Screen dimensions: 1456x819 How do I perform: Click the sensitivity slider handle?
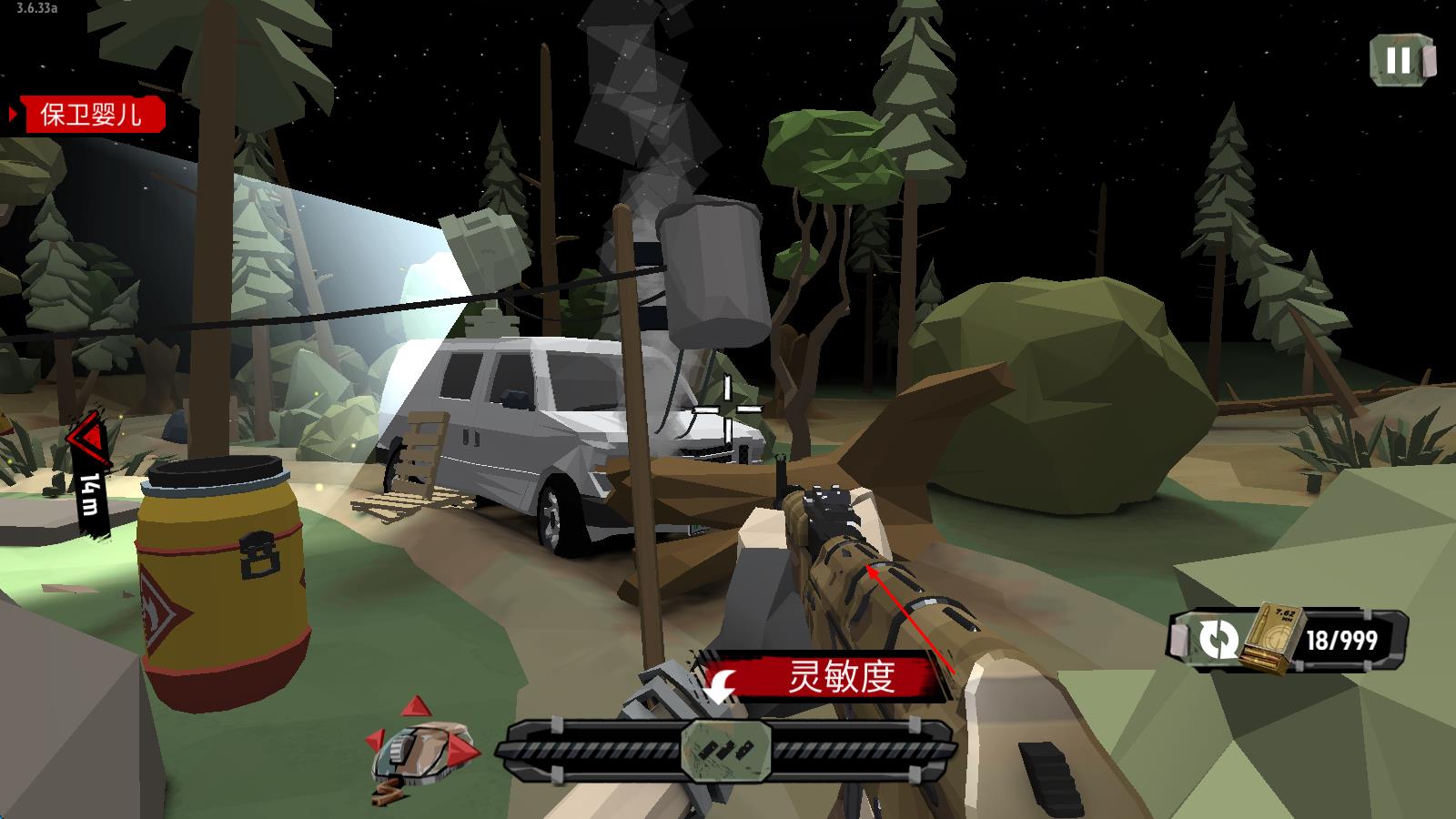point(726,750)
